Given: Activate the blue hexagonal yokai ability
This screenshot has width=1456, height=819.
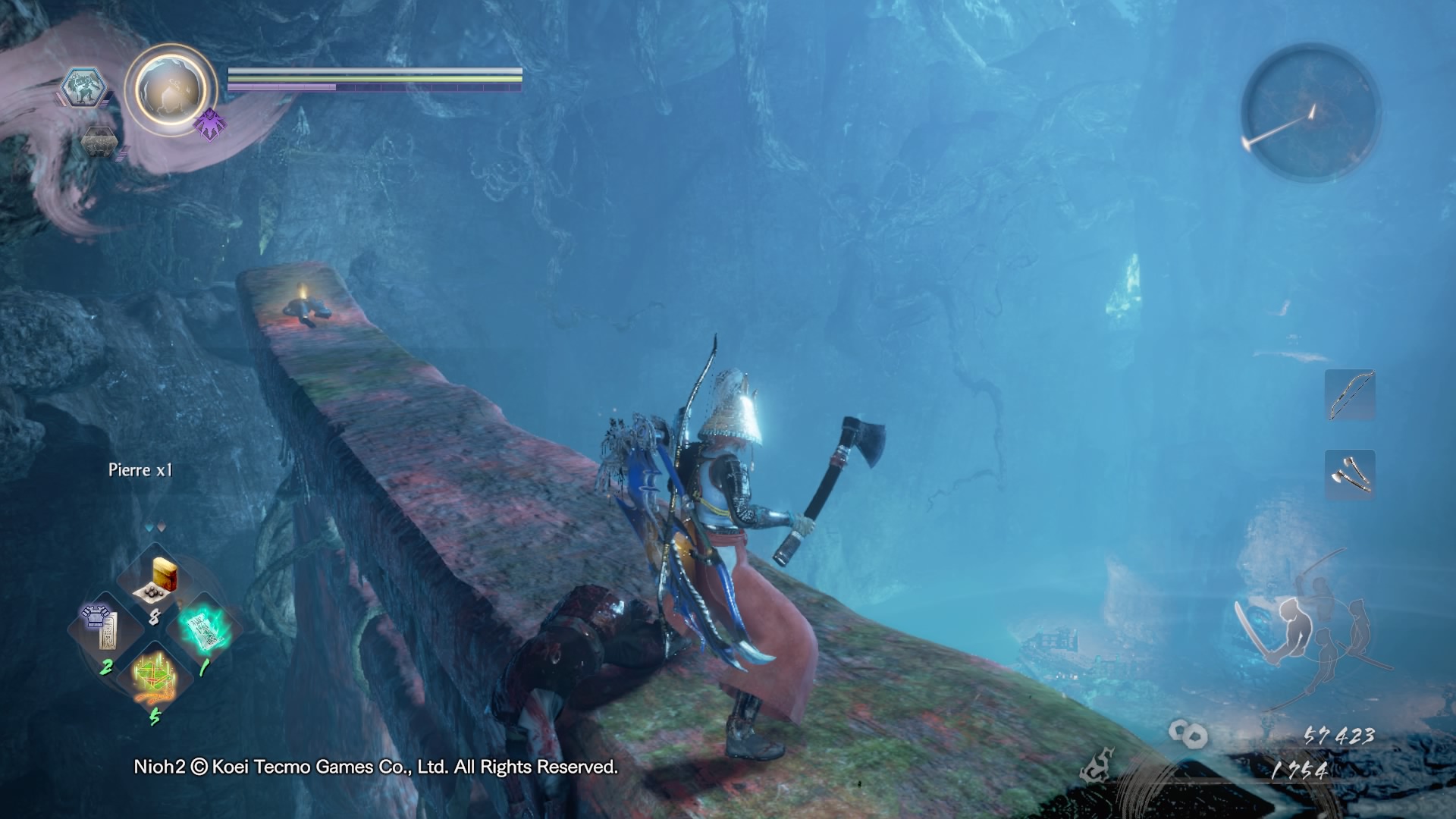Looking at the screenshot, I should pyautogui.click(x=83, y=87).
